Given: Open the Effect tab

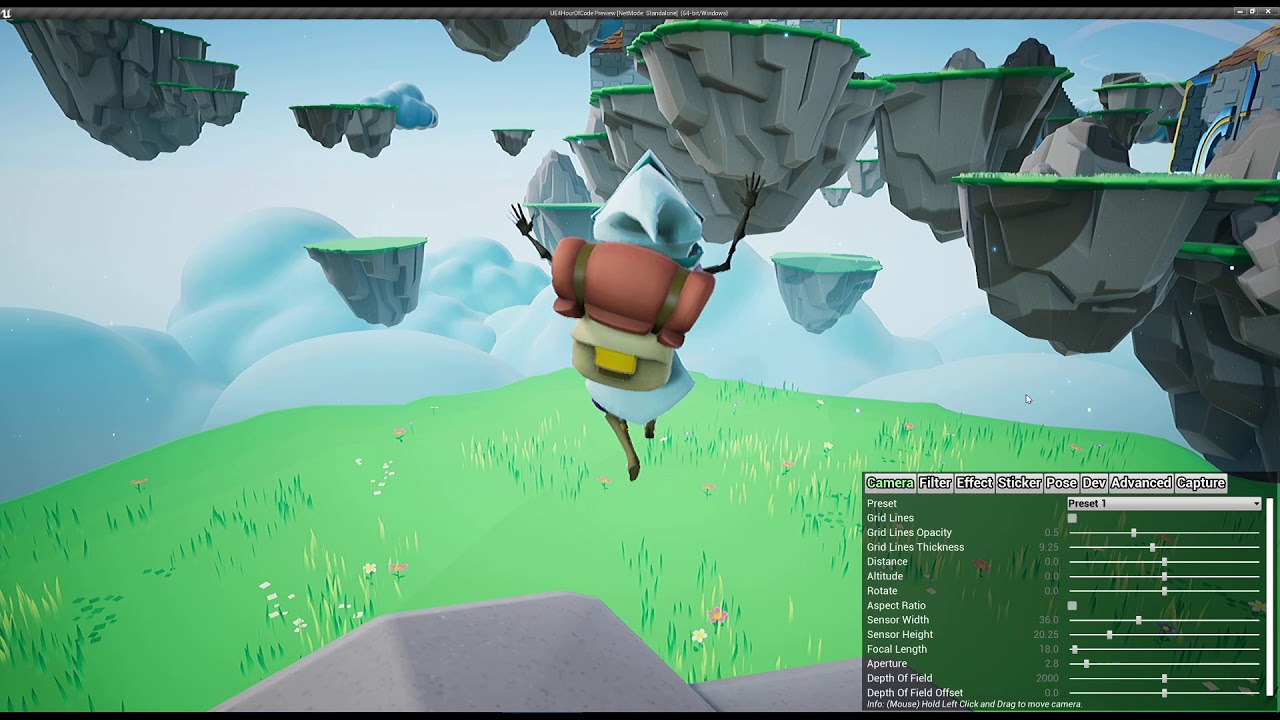Looking at the screenshot, I should coord(974,483).
